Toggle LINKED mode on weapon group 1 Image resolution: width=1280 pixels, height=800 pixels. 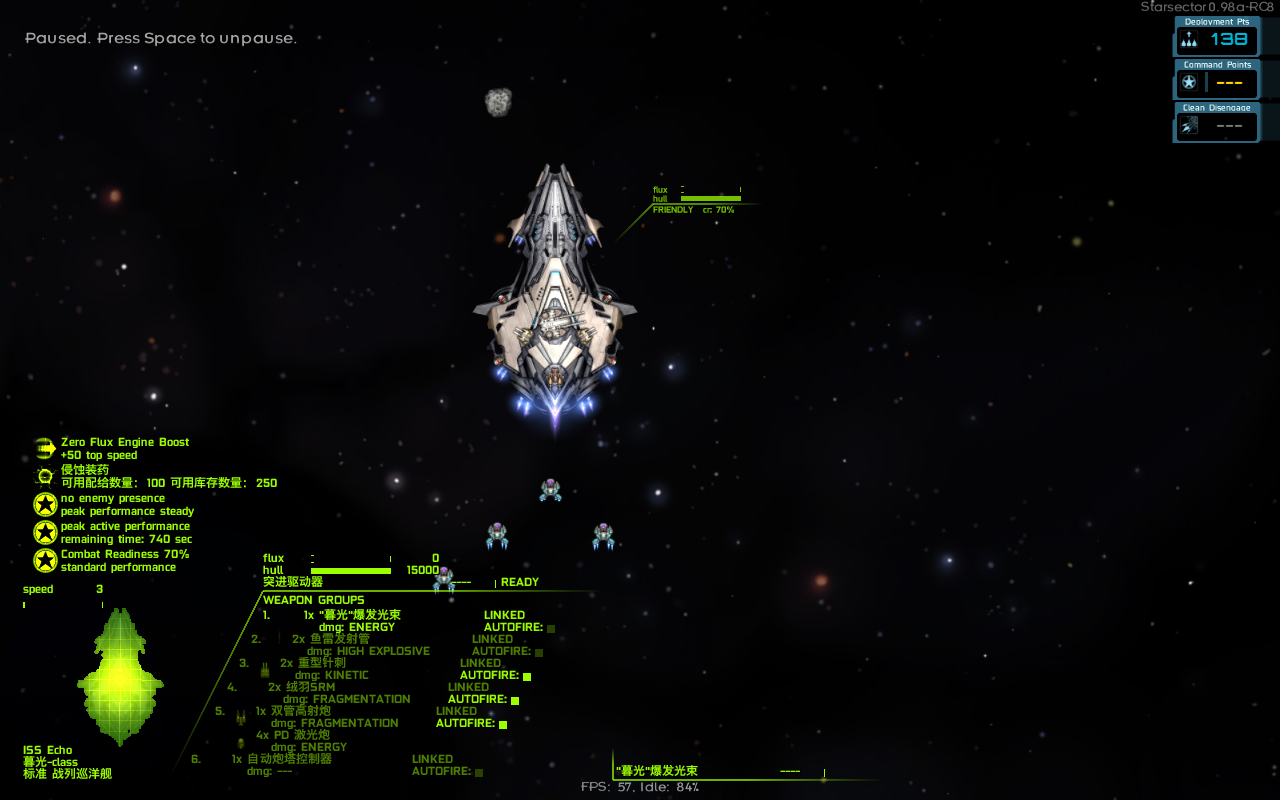[504, 614]
